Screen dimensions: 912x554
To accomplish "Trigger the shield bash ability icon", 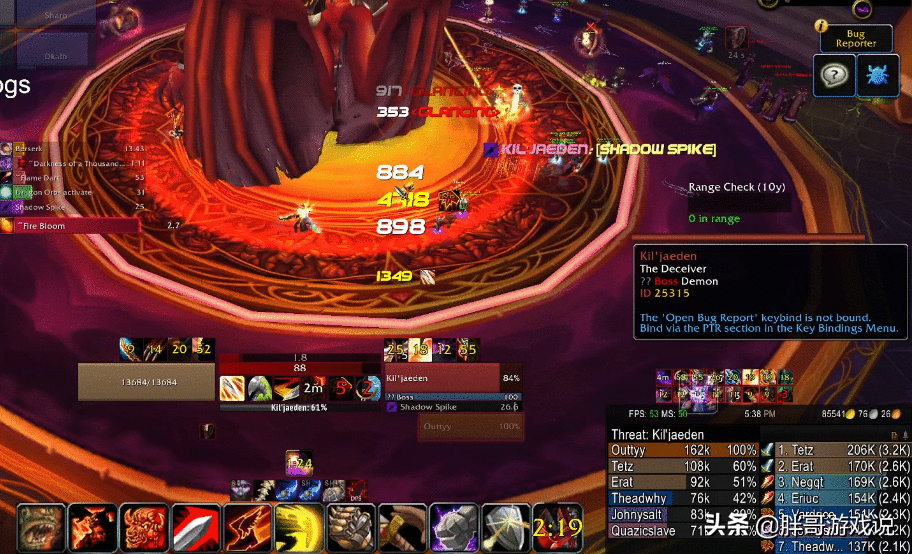I will [x=506, y=526].
